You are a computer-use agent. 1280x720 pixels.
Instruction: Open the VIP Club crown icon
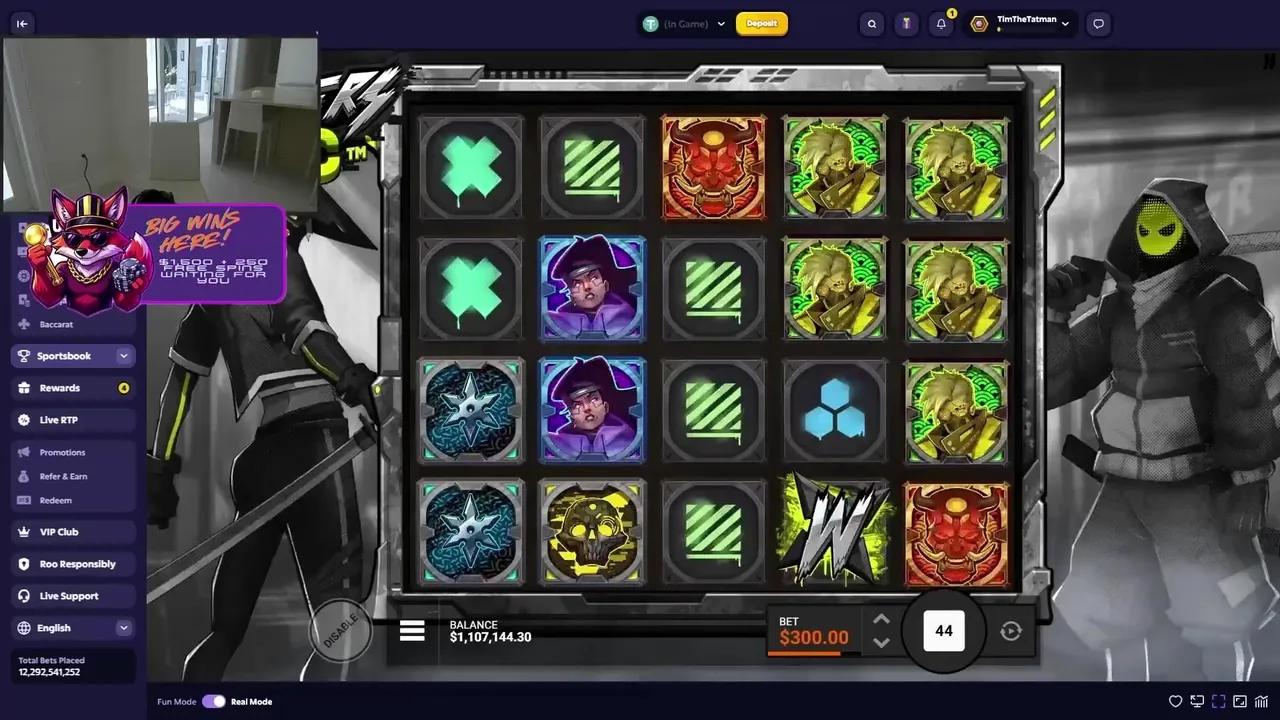(23, 531)
